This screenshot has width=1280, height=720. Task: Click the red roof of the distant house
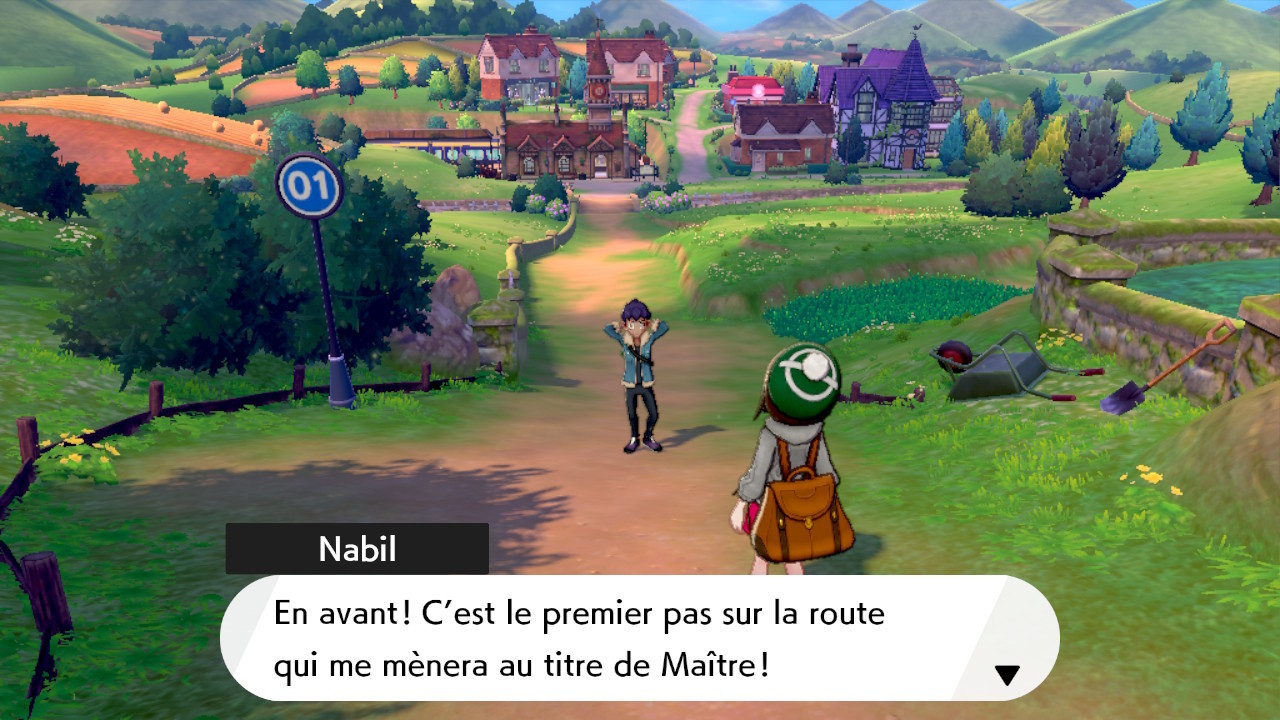[757, 85]
